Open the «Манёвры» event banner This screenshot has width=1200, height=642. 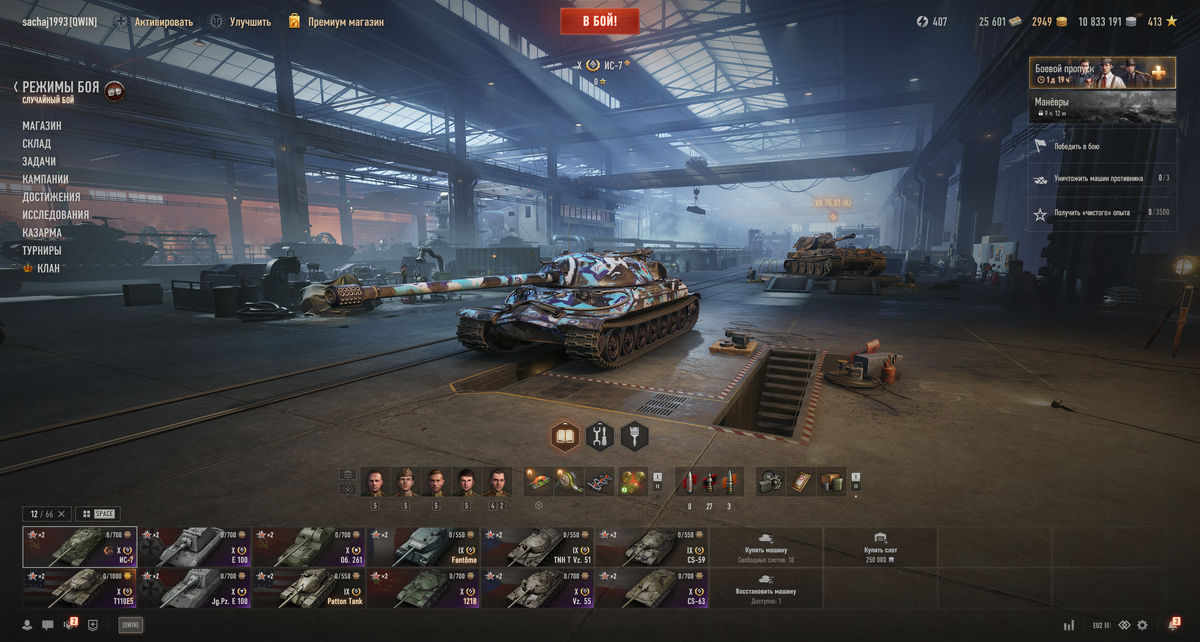(1102, 106)
